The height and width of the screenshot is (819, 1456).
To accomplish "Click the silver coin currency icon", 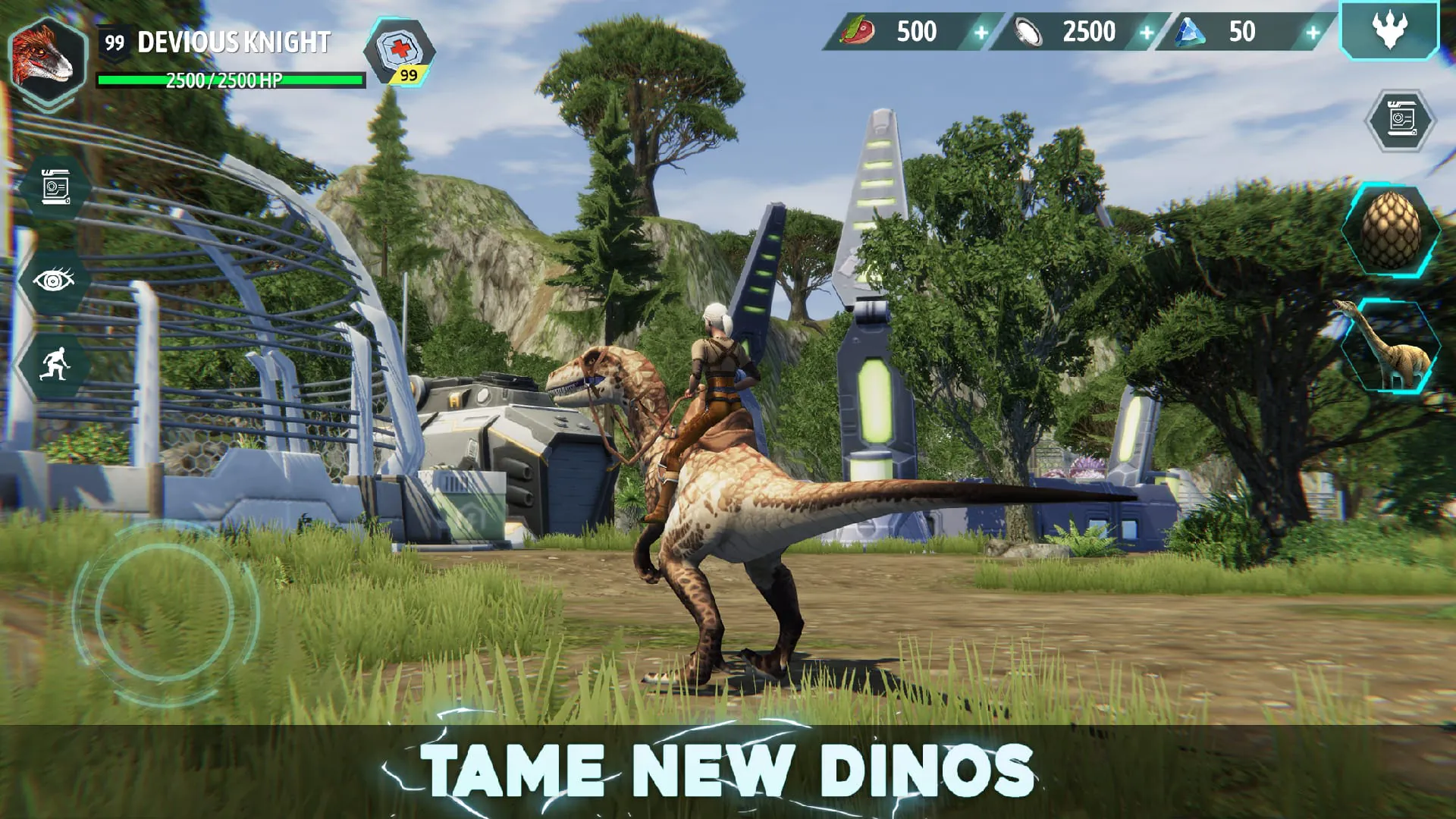I will (x=1028, y=32).
